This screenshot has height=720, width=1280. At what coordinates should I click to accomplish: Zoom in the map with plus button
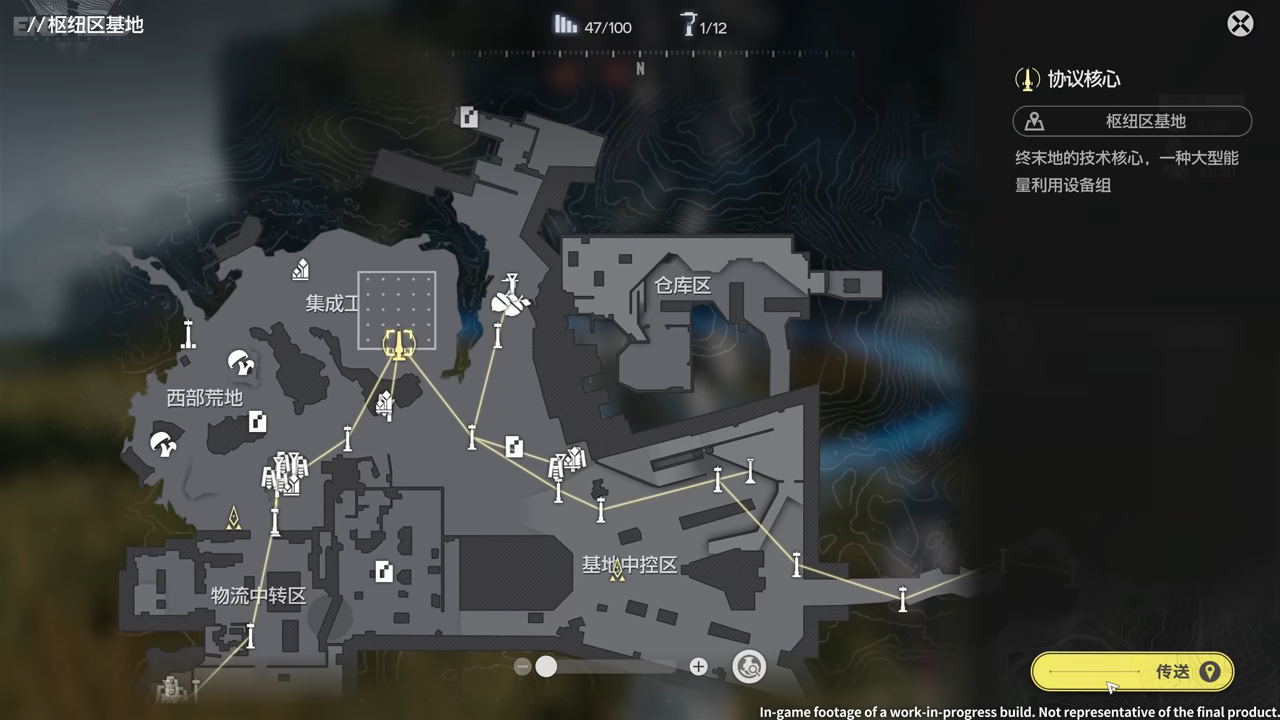click(698, 667)
